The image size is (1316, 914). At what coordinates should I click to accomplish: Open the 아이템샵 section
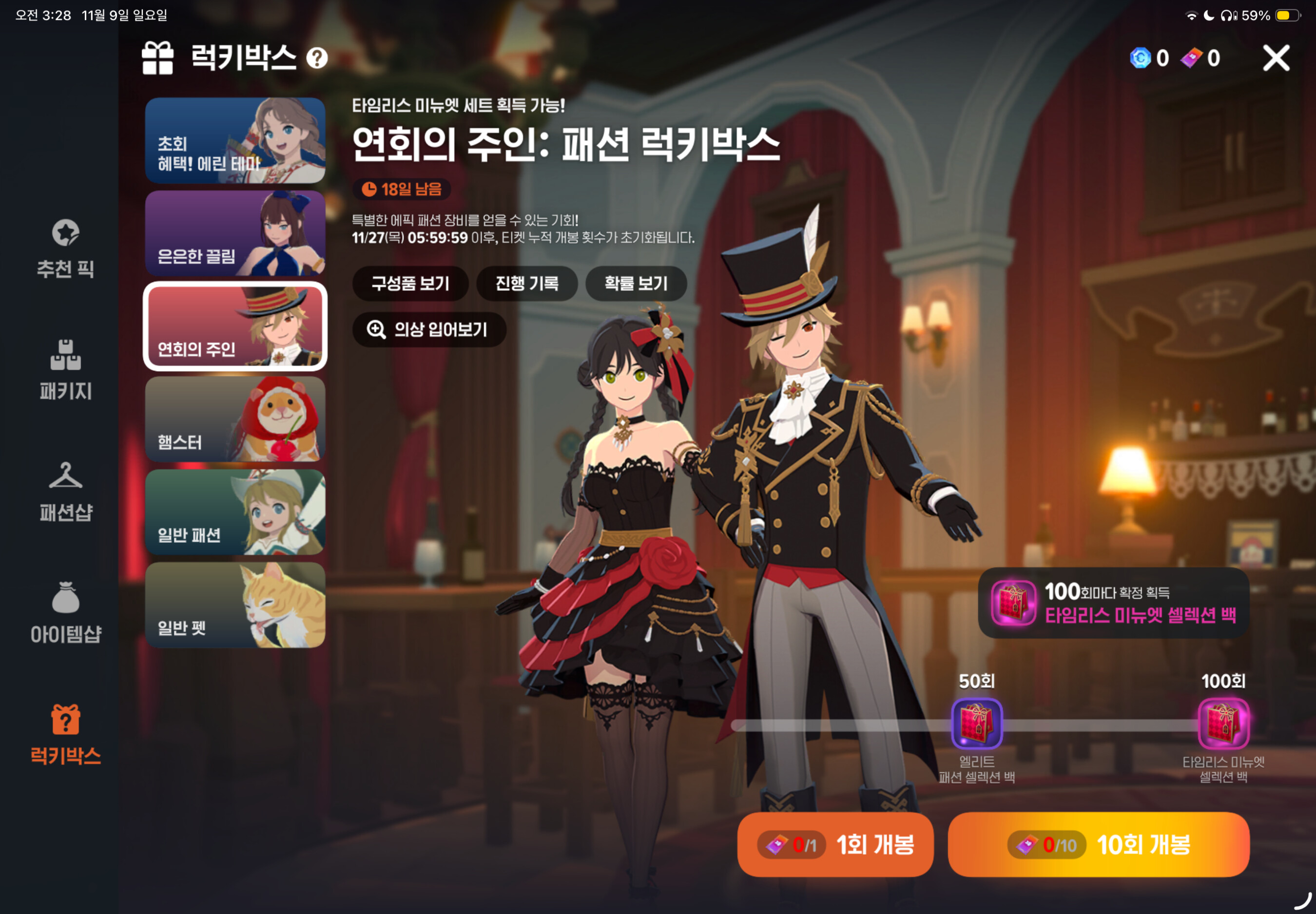click(65, 613)
